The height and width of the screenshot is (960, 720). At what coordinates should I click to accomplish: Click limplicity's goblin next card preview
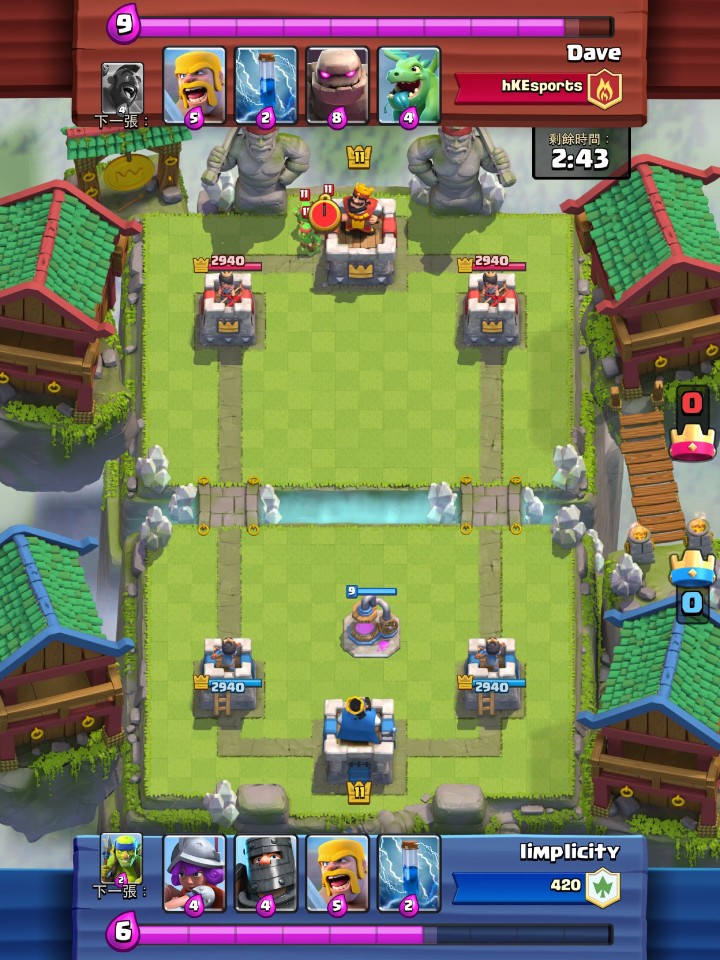(122, 860)
